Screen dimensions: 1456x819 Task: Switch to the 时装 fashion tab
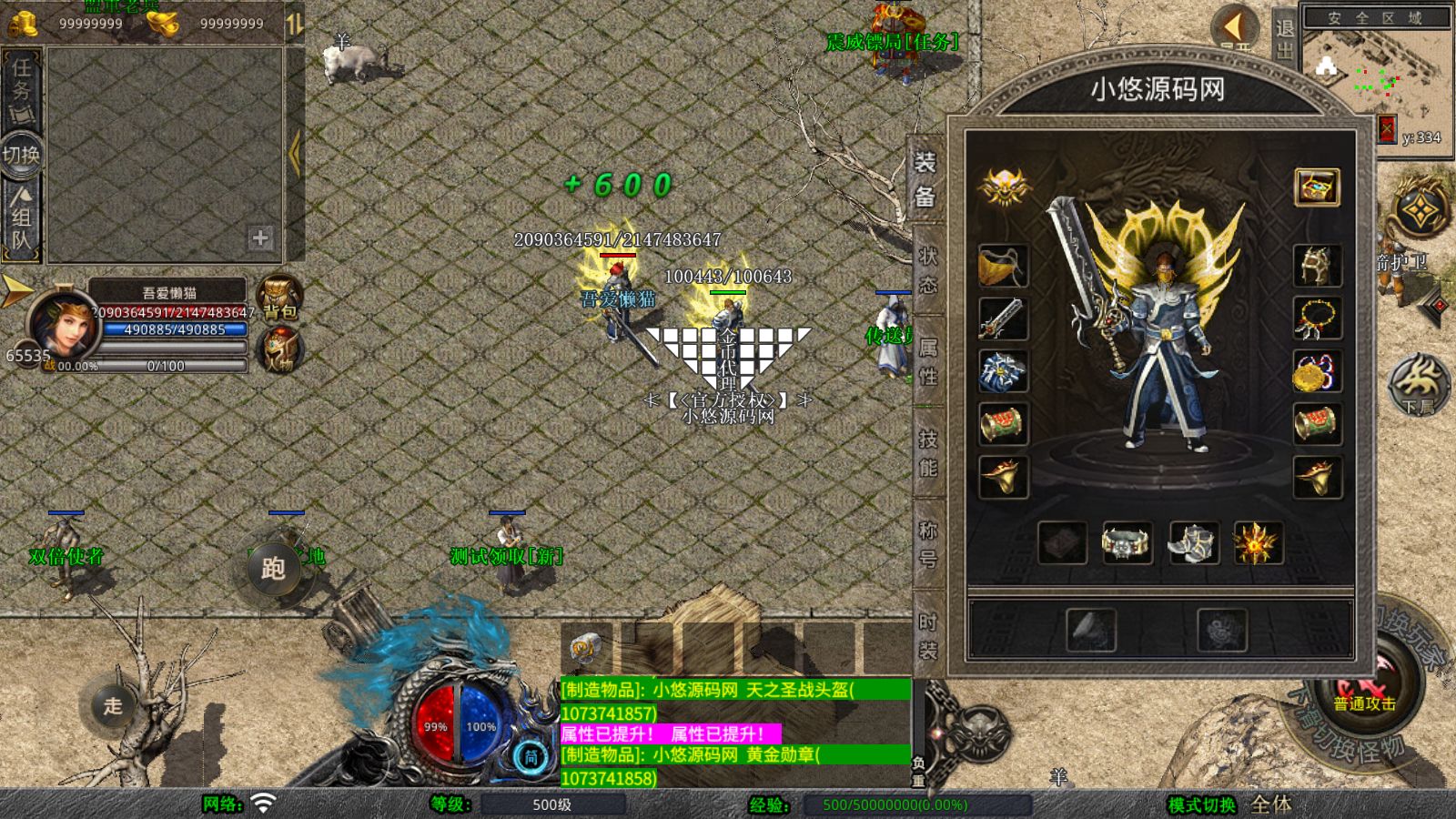click(927, 635)
